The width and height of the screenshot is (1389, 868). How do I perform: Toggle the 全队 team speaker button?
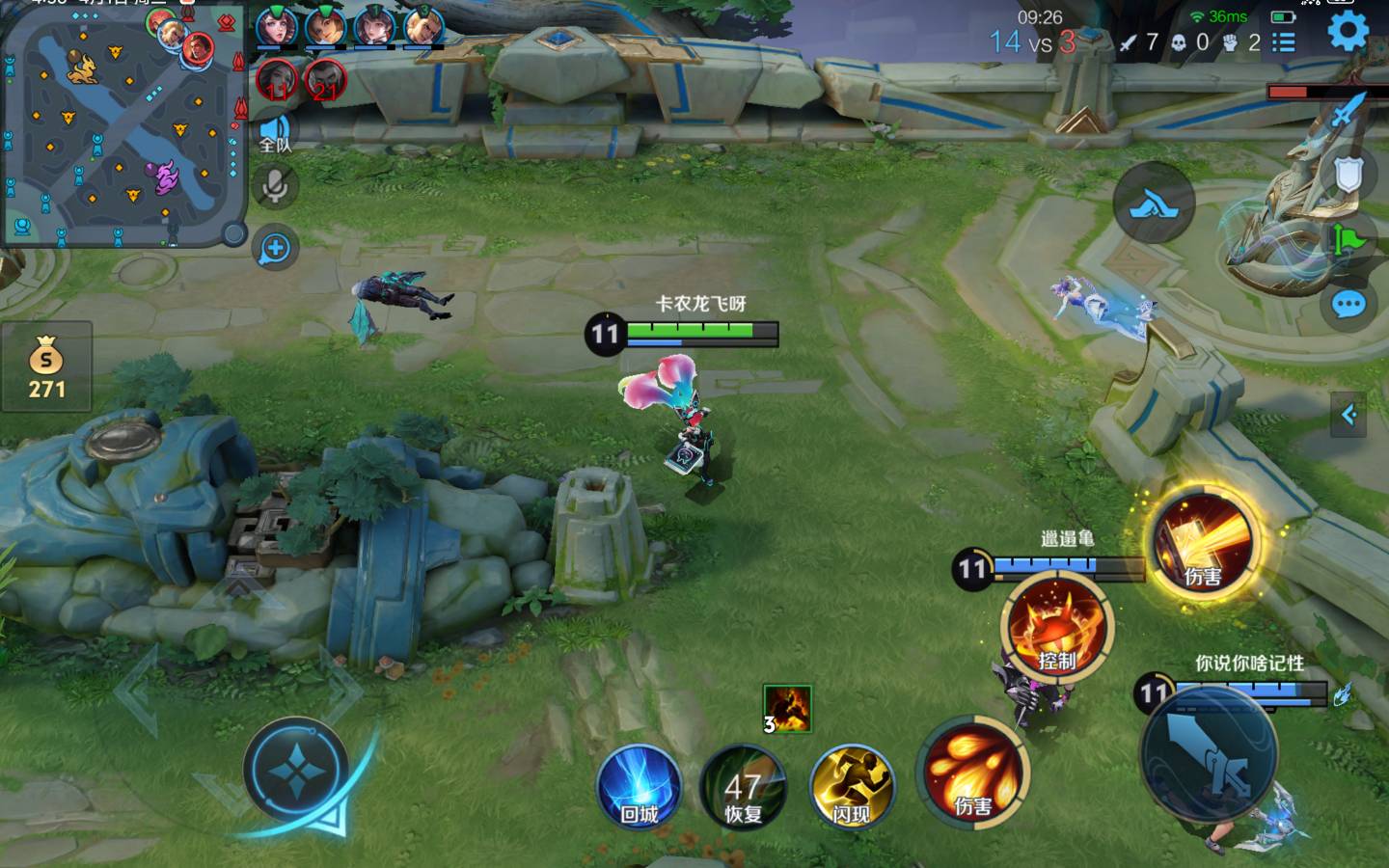coord(275,132)
